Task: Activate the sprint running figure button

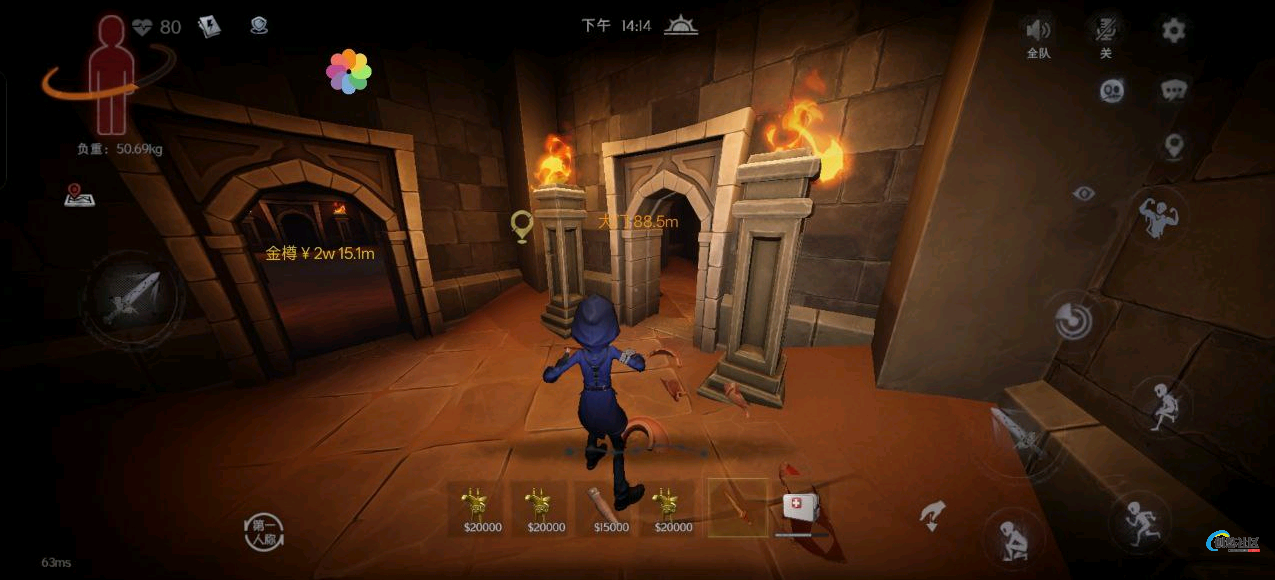Action: (x=1137, y=521)
